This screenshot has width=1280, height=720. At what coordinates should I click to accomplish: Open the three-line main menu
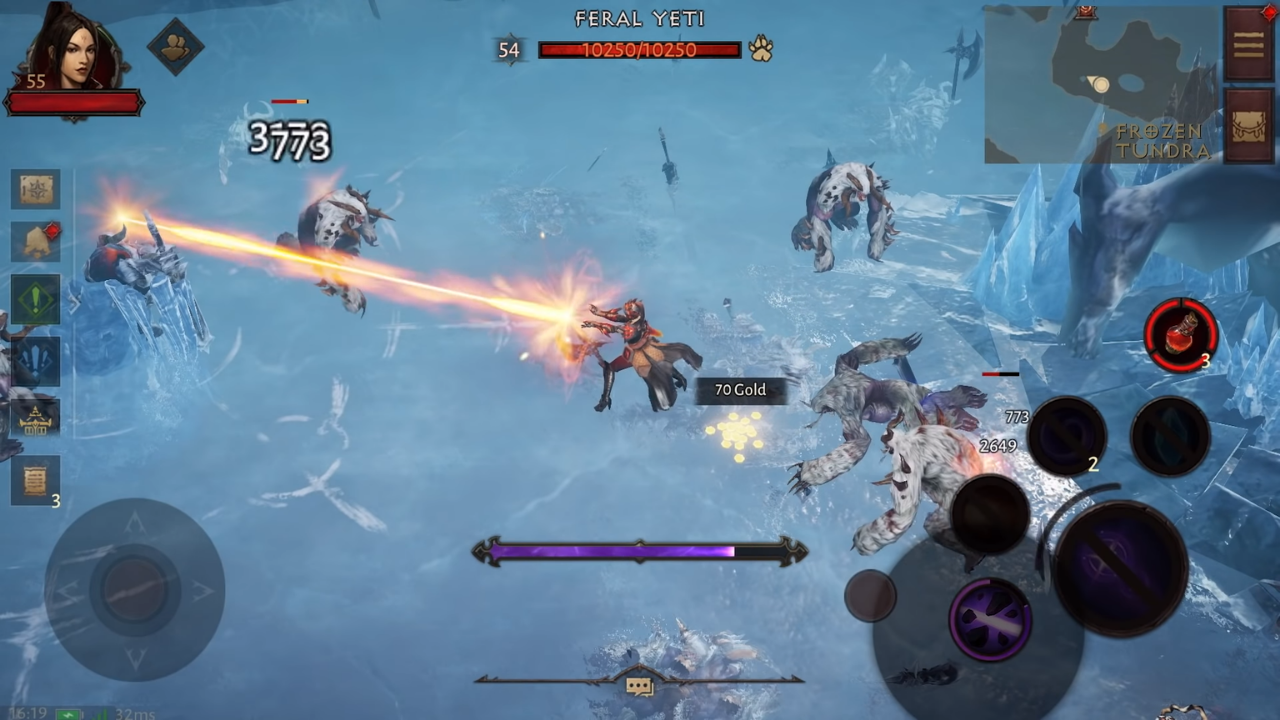[x=1249, y=44]
